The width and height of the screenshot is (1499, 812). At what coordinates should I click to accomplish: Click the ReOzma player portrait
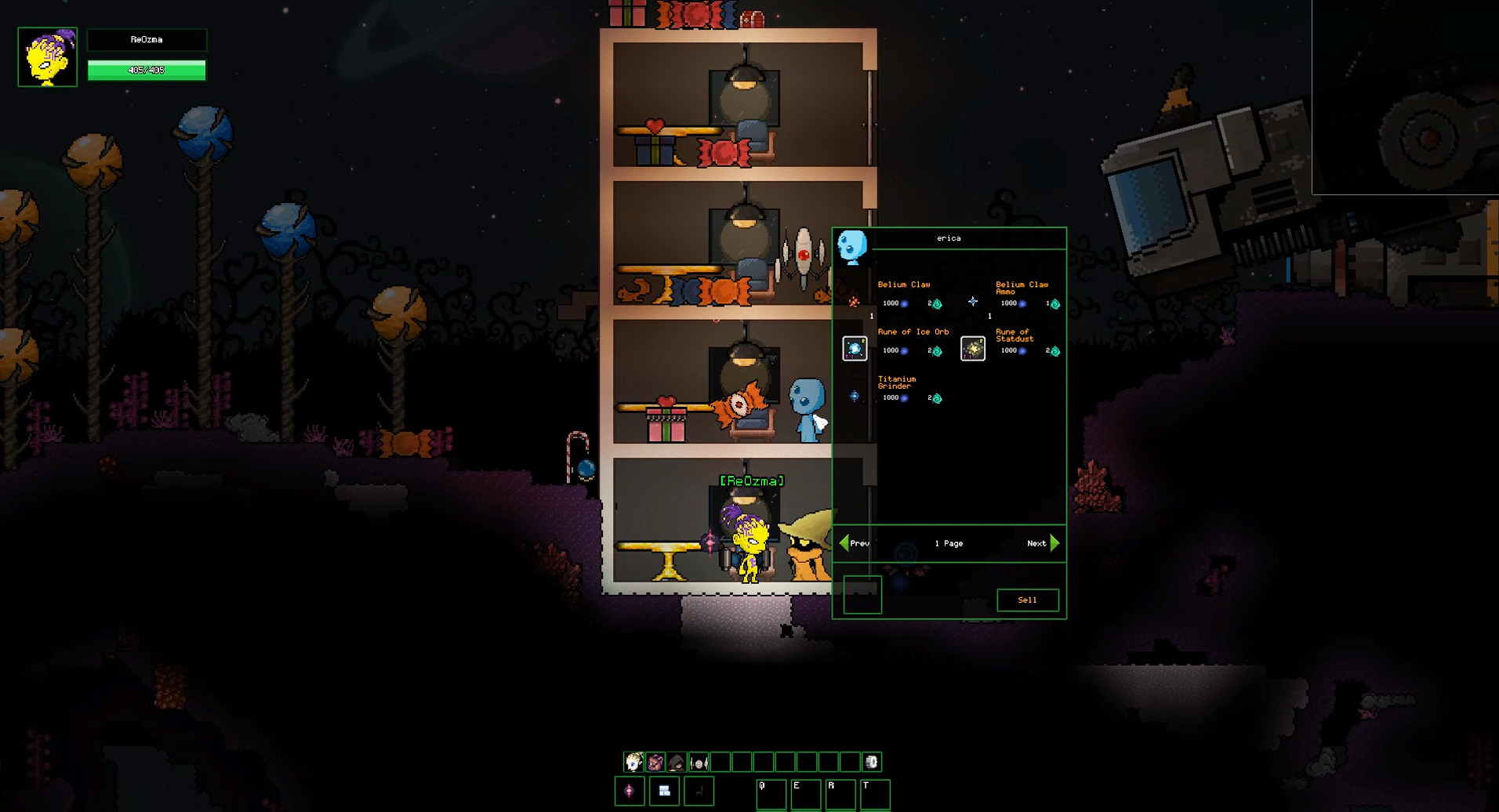[x=48, y=57]
